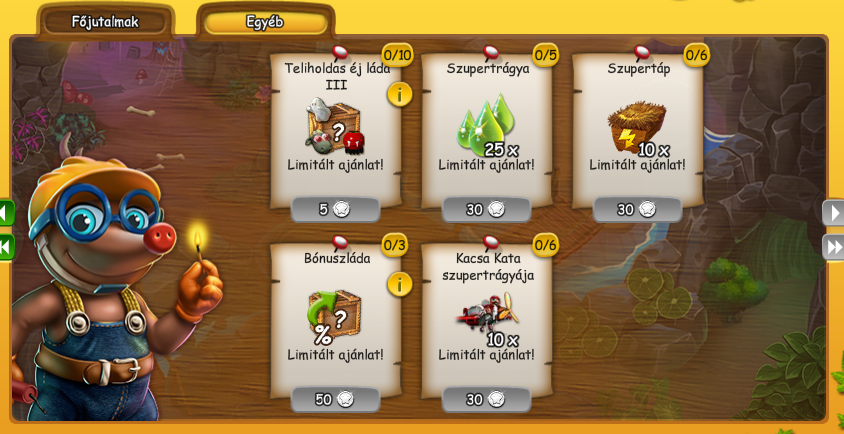Purchase Szupertrágya for 30
Viewport: 844px width, 434px height.
click(x=486, y=209)
